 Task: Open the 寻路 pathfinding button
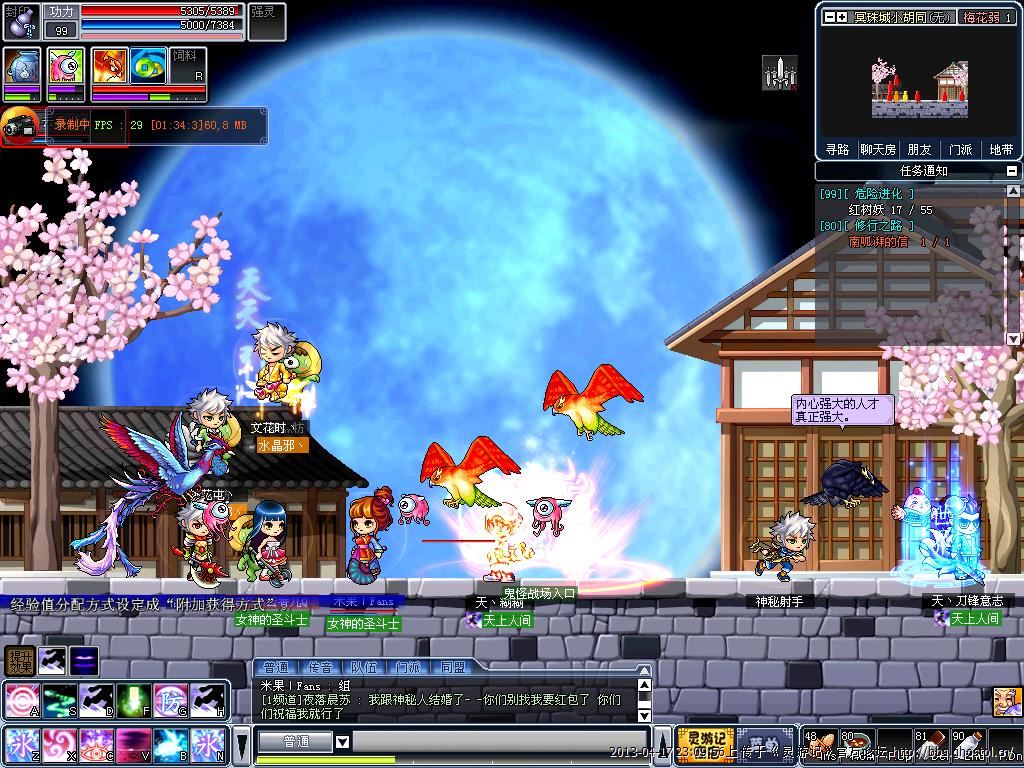click(x=837, y=149)
